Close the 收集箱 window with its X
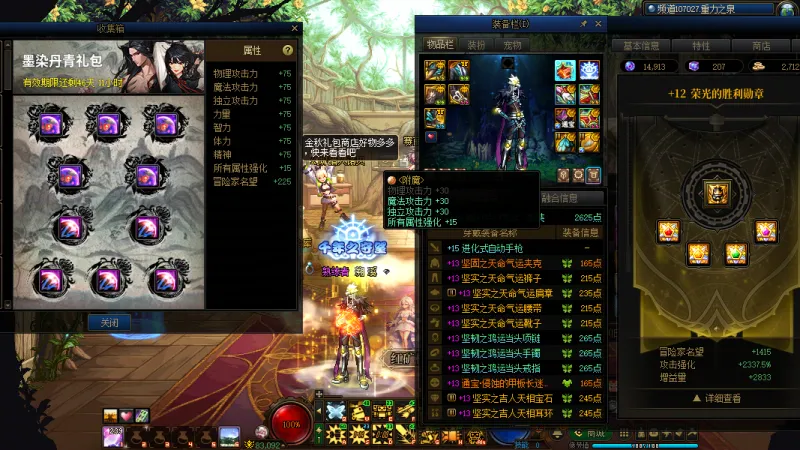 [295, 29]
